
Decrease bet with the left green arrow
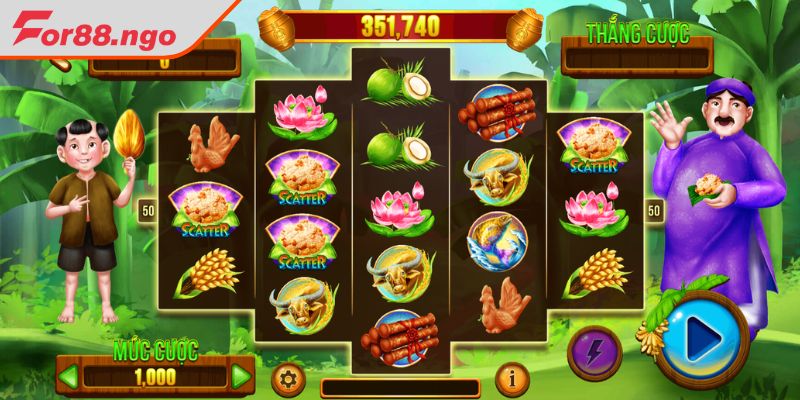(x=69, y=377)
